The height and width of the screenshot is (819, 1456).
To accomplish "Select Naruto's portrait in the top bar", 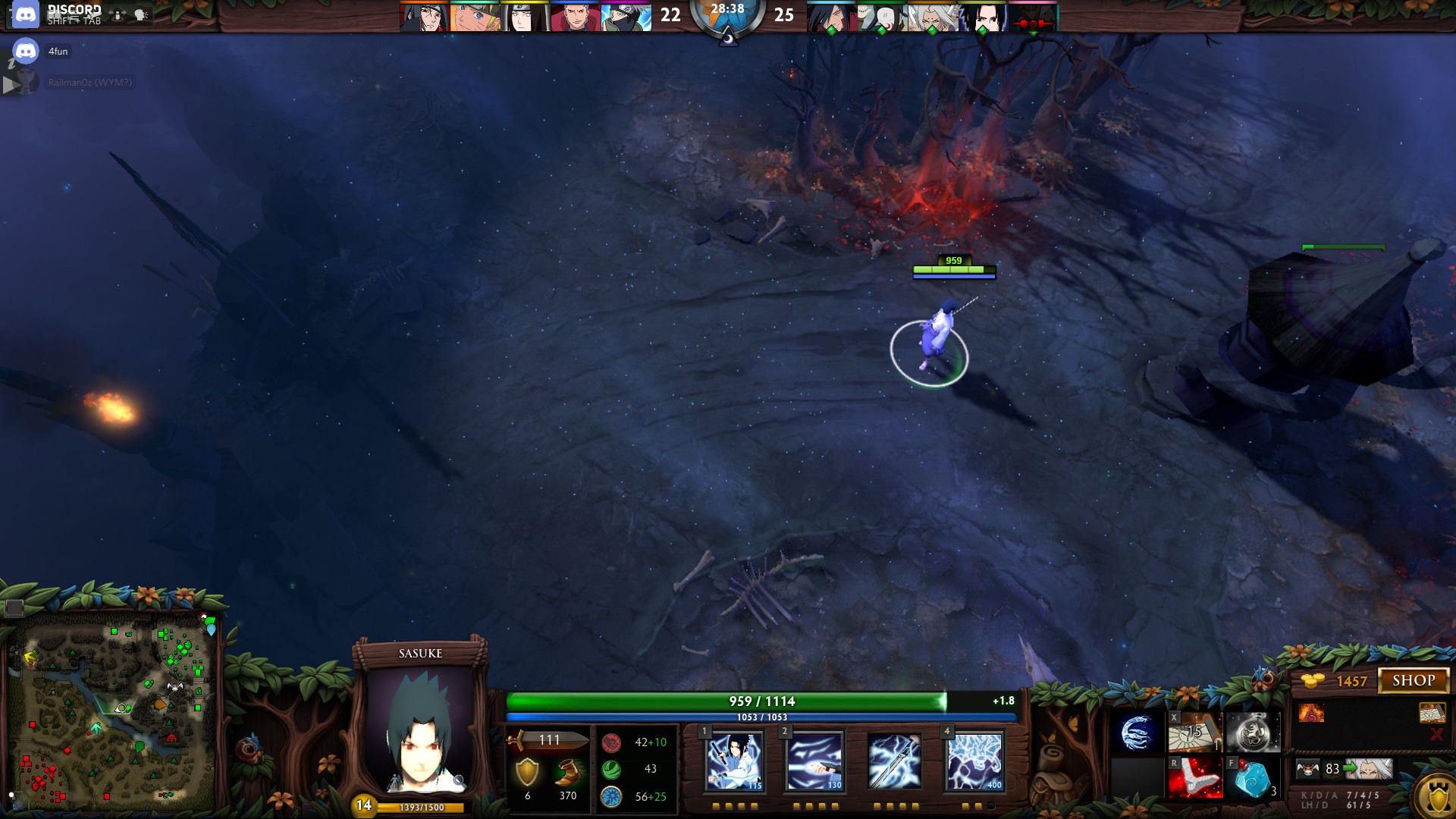I will pos(474,17).
